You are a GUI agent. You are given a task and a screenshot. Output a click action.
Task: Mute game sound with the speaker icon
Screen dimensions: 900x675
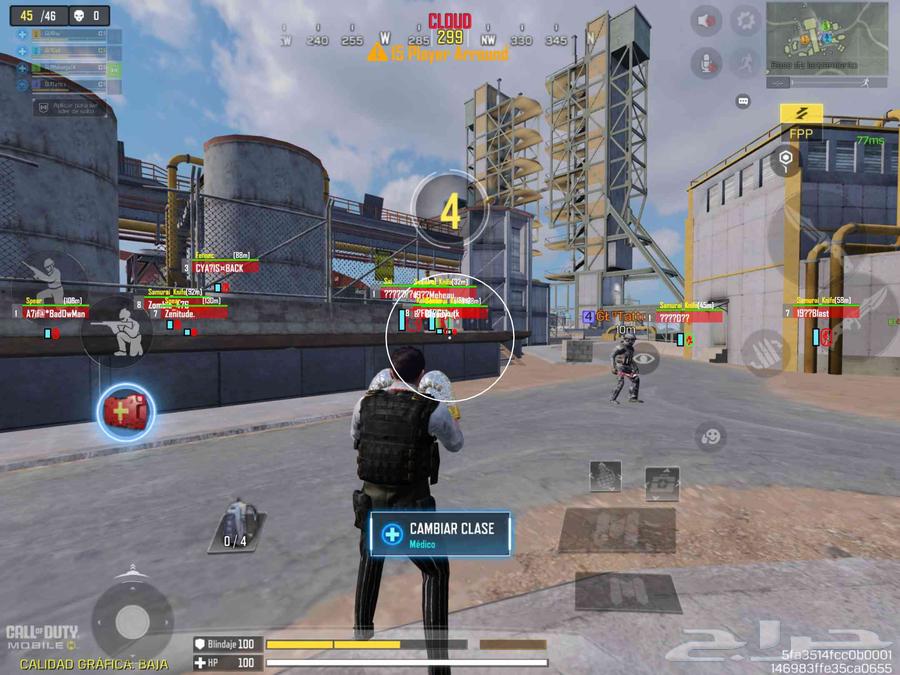(x=706, y=20)
